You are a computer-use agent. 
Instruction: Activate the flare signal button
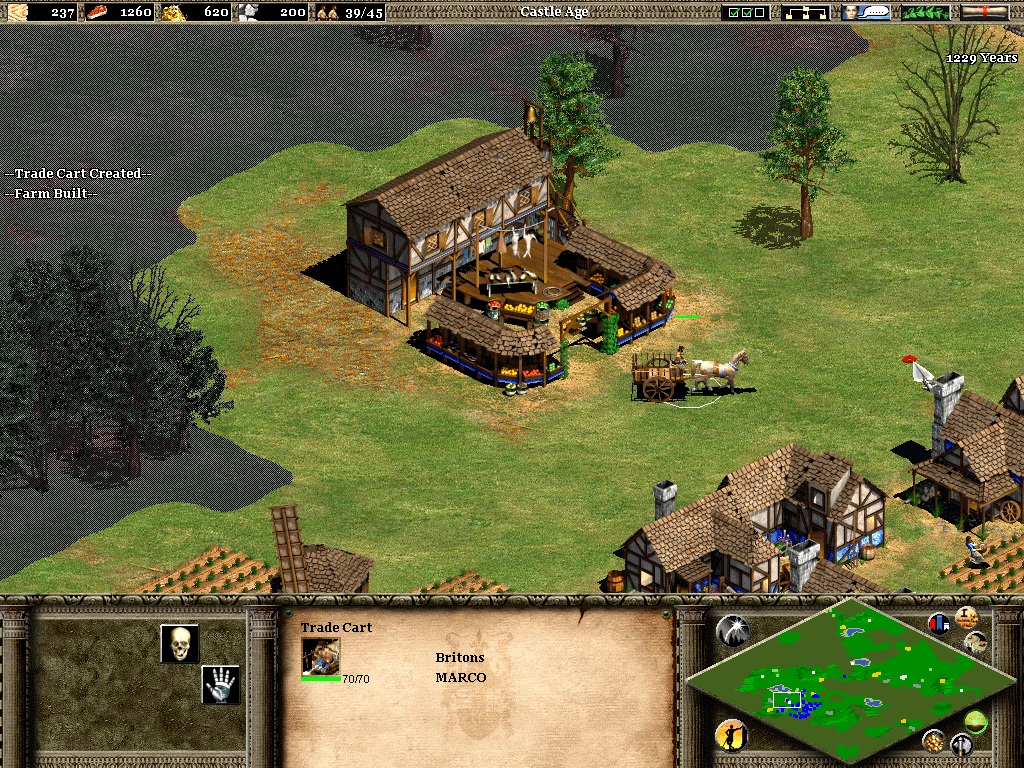[732, 630]
